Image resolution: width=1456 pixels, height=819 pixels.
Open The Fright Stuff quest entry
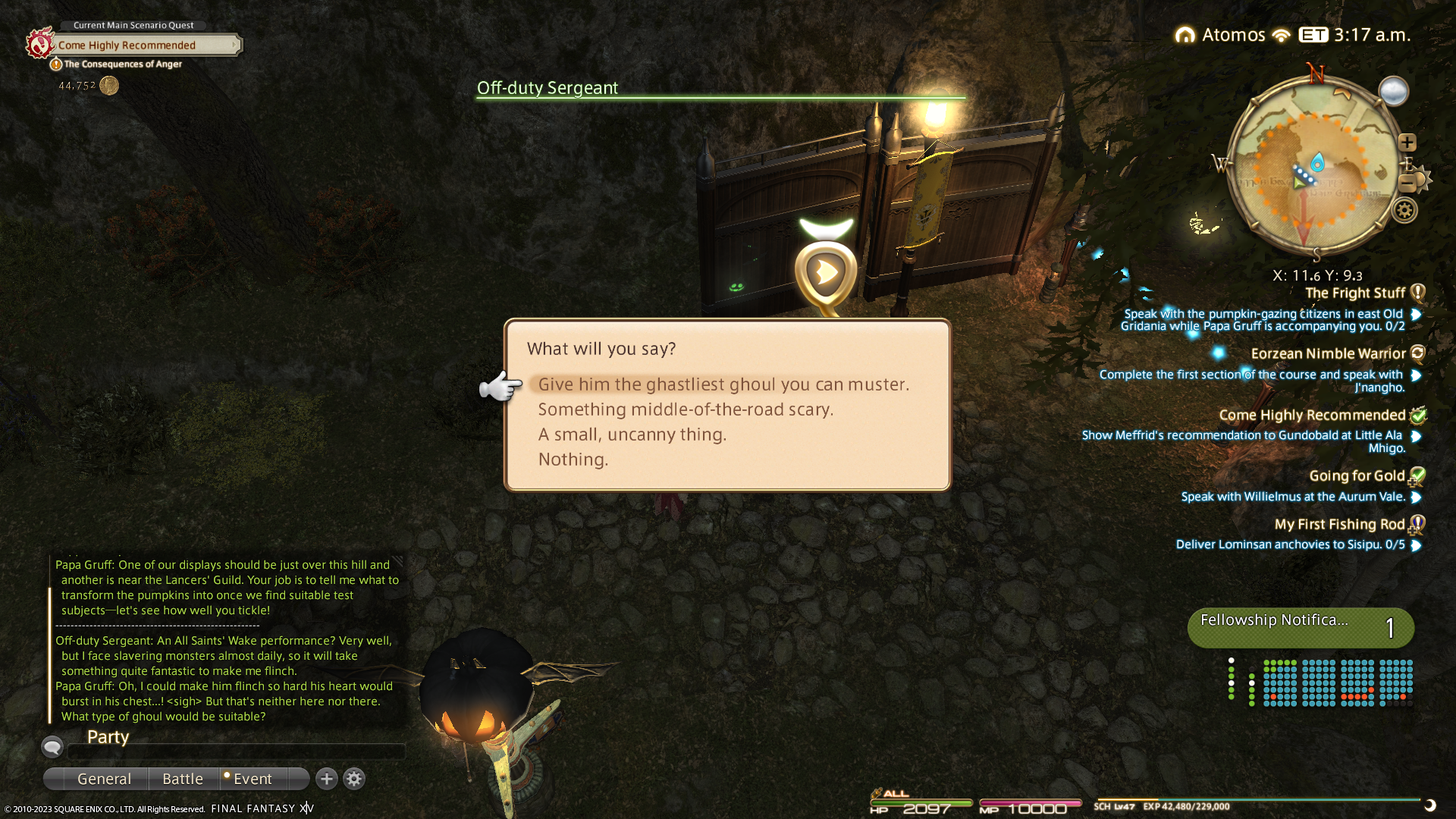pyautogui.click(x=1354, y=293)
